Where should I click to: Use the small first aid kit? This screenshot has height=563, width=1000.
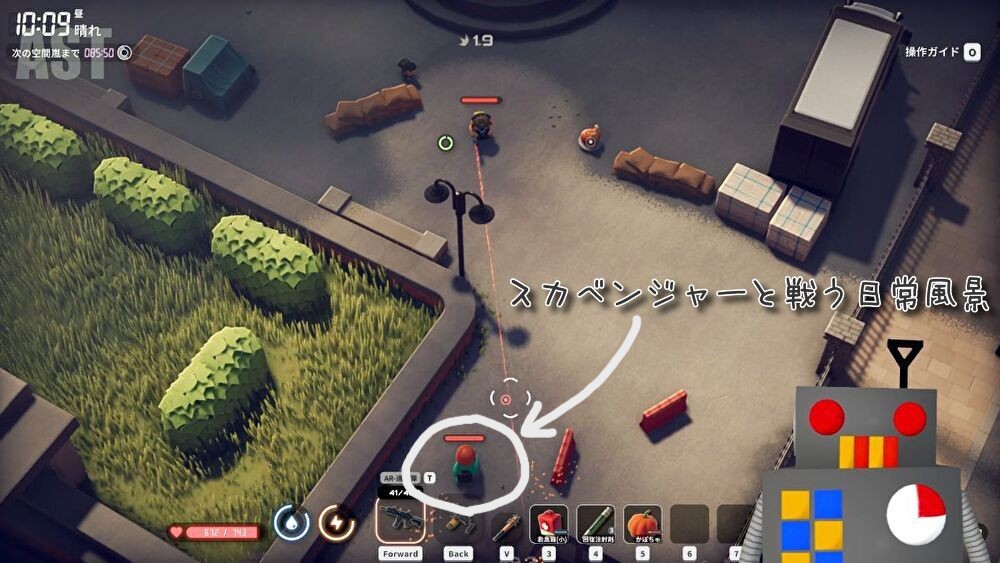pos(548,522)
